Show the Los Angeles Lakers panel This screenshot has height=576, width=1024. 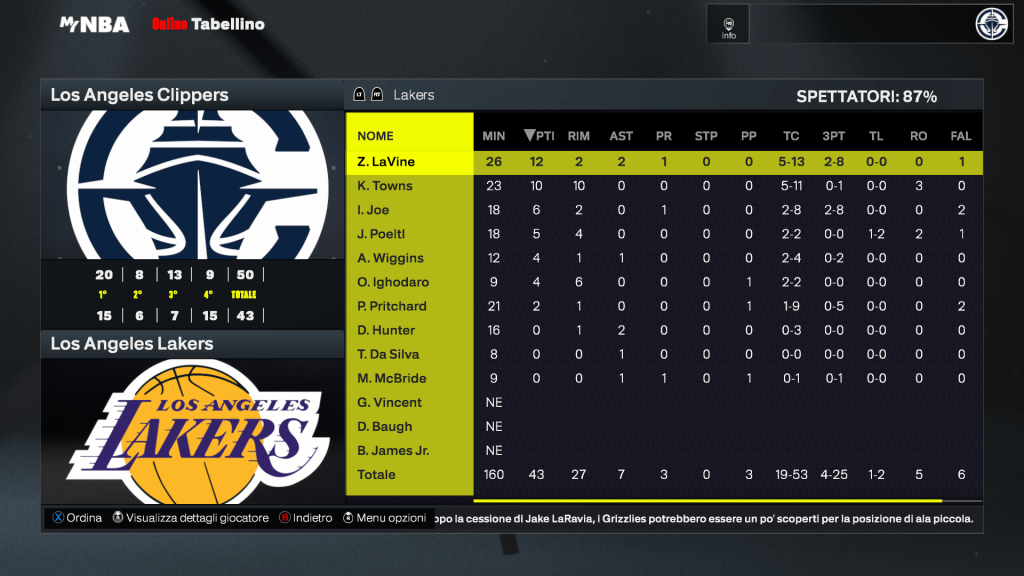pos(132,344)
